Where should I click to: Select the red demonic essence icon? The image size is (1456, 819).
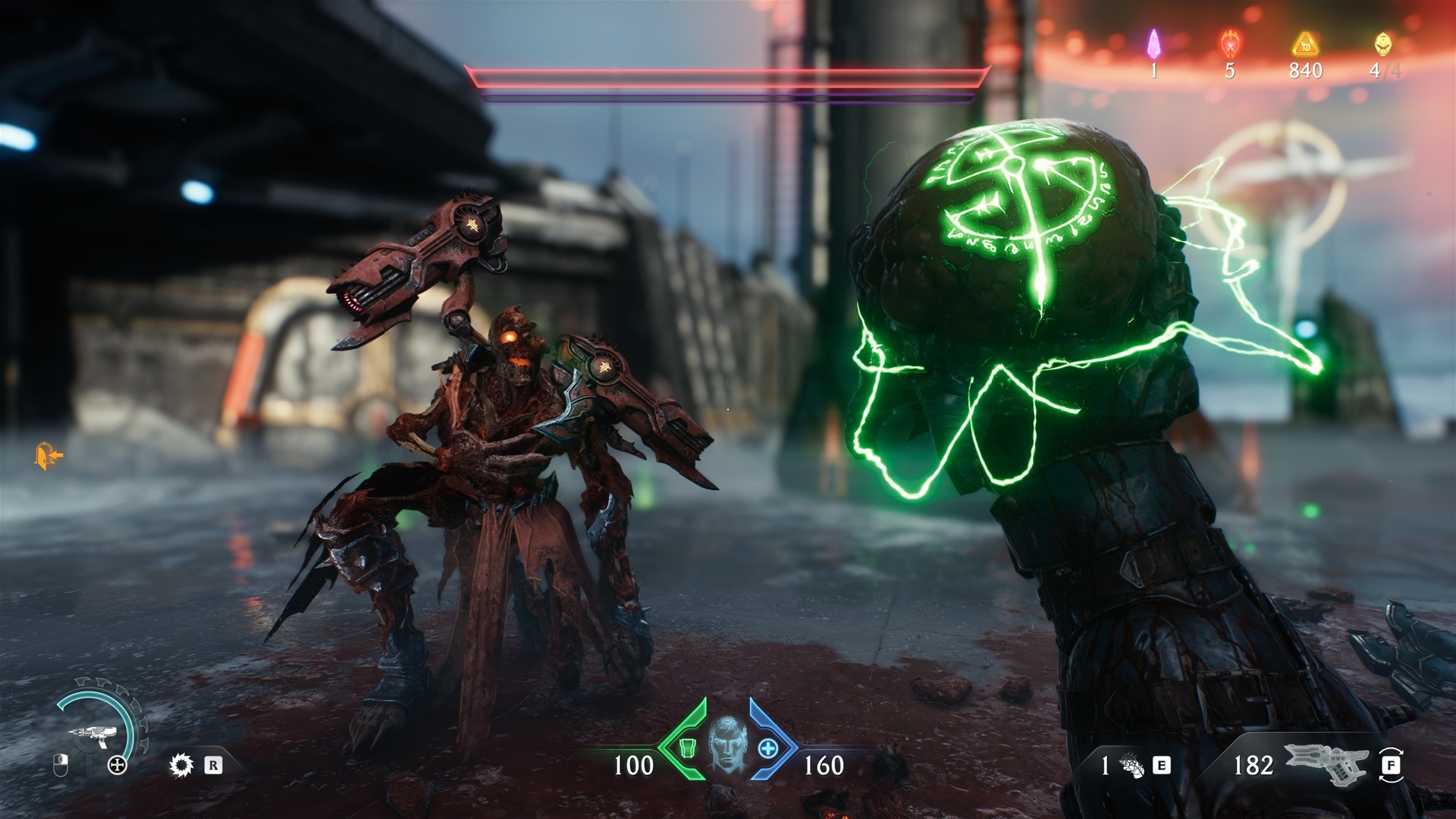pyautogui.click(x=1229, y=44)
